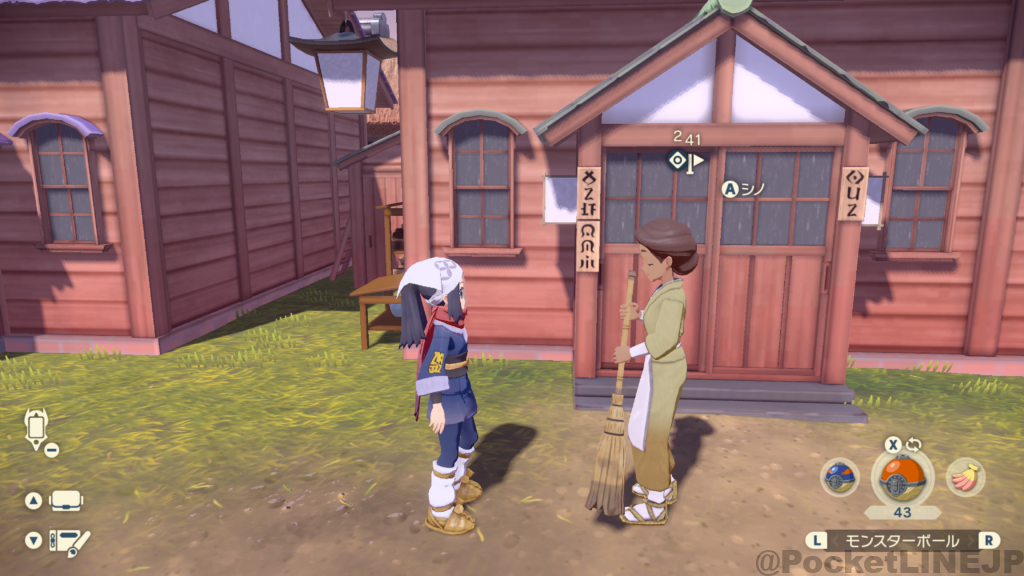Select the waypoint flag marker above the door
The image size is (1024, 576).
pos(687,160)
